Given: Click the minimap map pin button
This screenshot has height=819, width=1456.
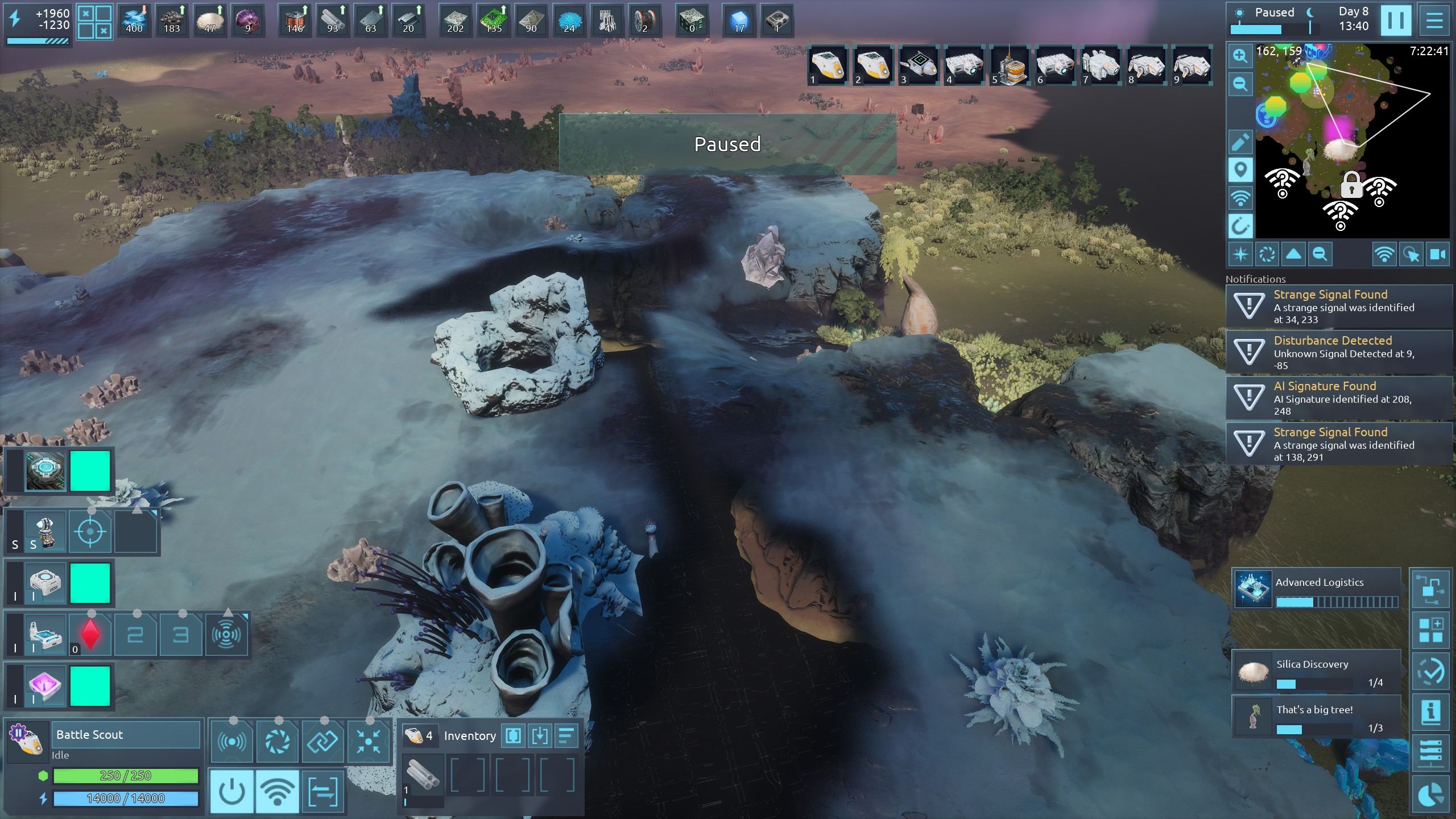Looking at the screenshot, I should [1240, 170].
